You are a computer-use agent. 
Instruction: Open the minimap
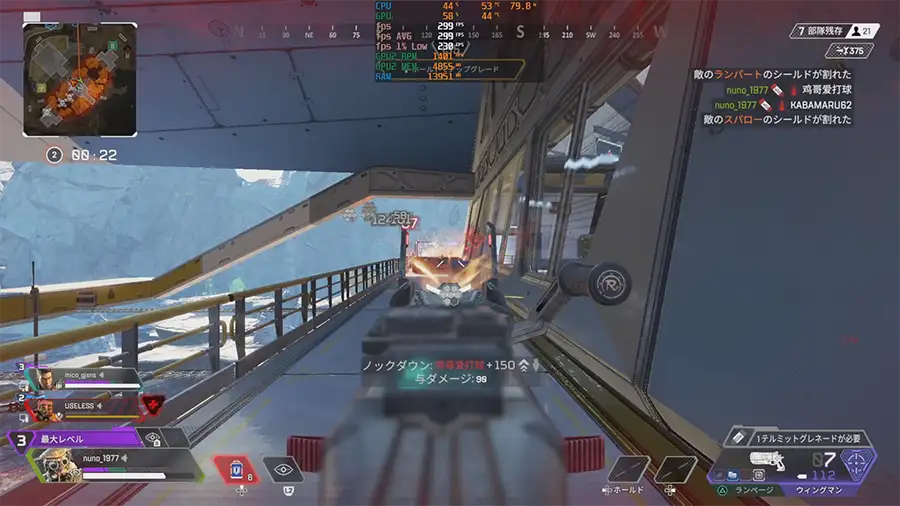pos(80,79)
